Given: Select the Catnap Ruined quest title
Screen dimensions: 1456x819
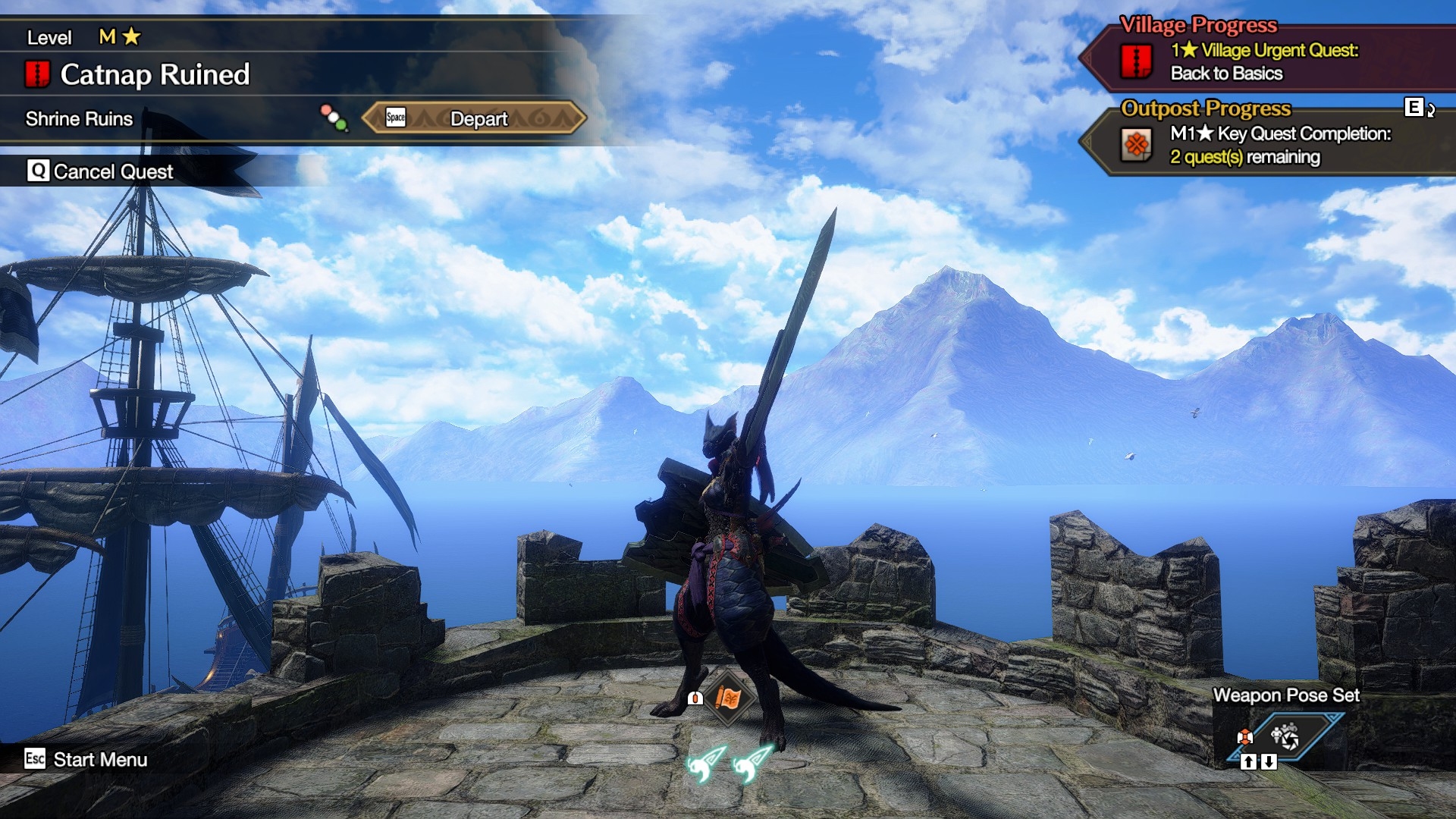Looking at the screenshot, I should 155,74.
